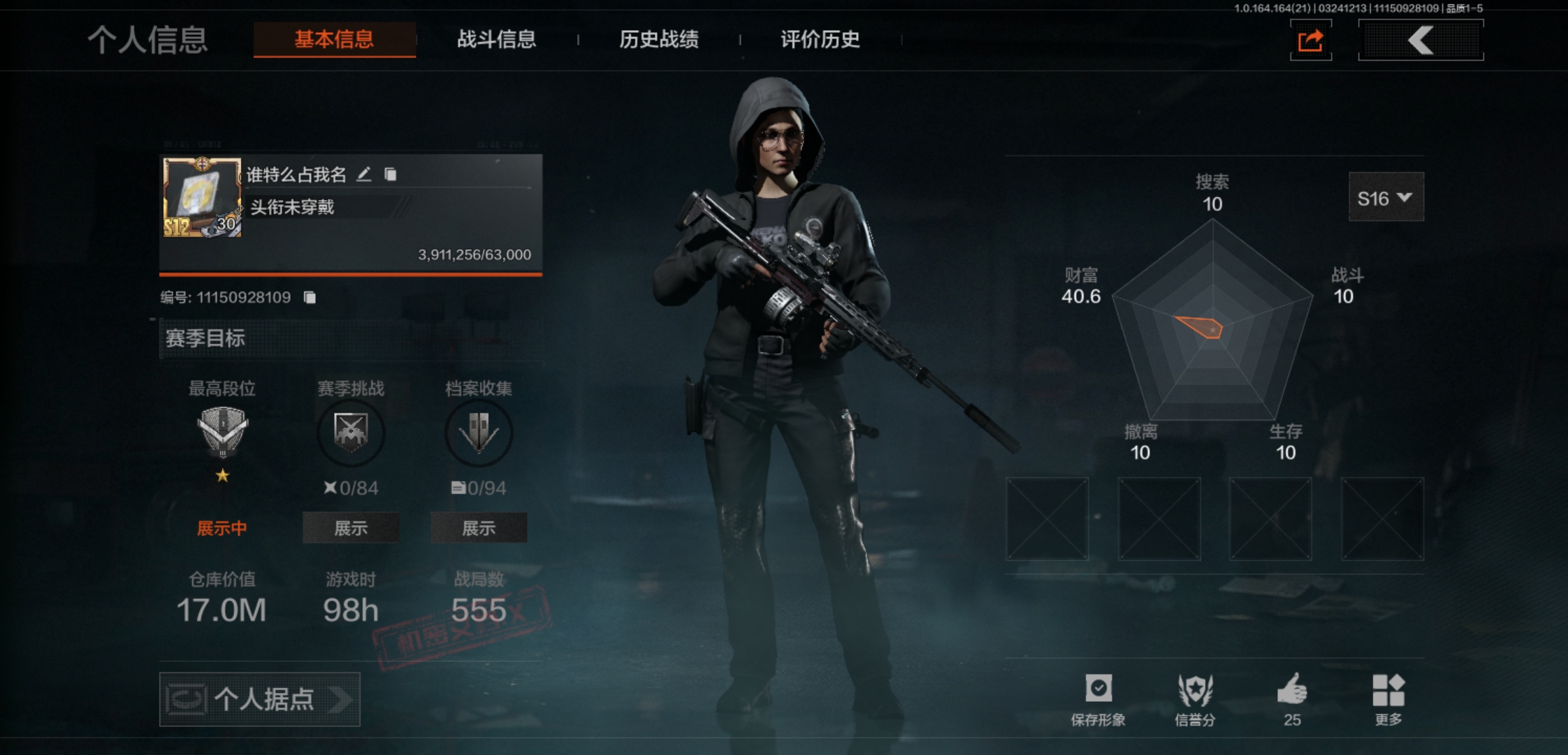View the 信誉分 reputation score
Image resolution: width=1568 pixels, height=755 pixels.
(x=1195, y=699)
